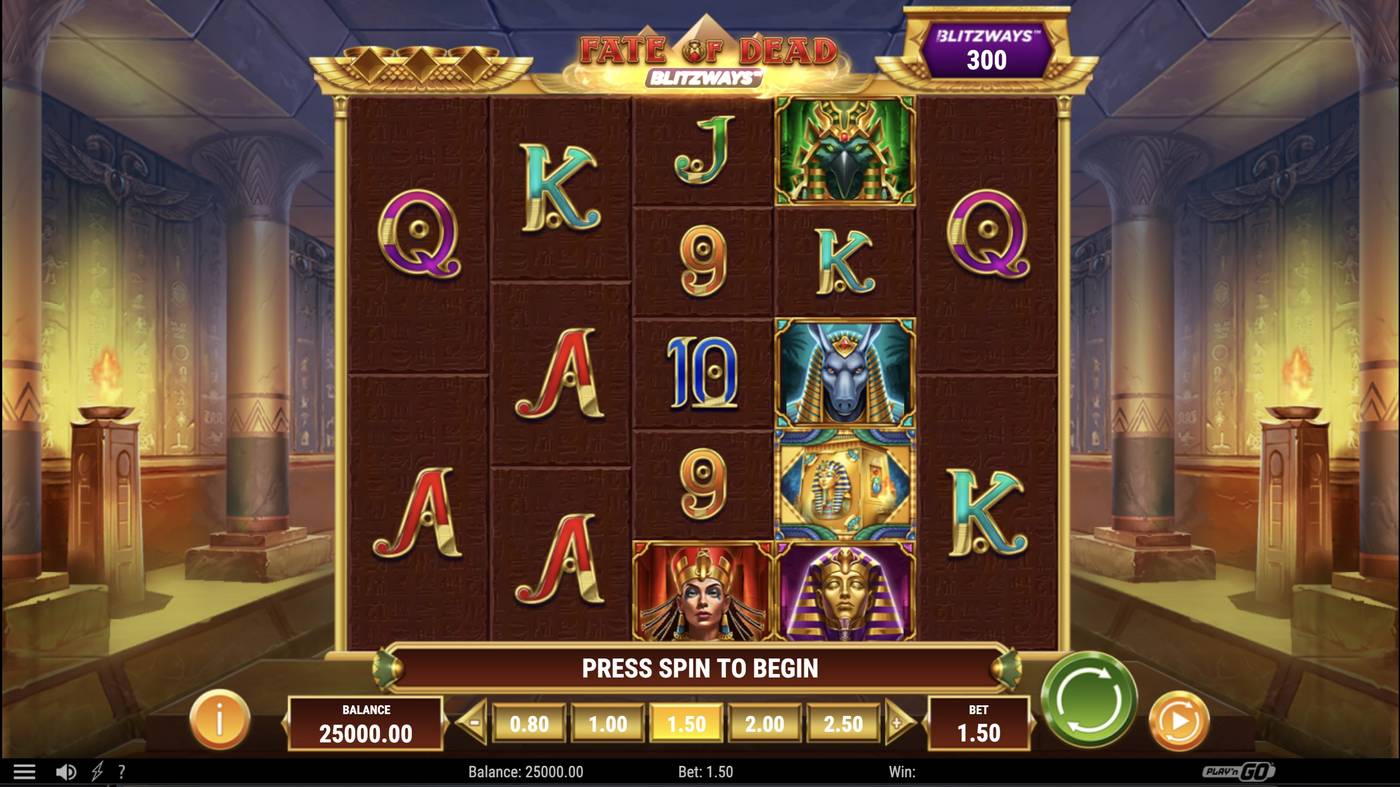The image size is (1400, 787).
Task: Toggle fast play lightning bolt
Action: (x=97, y=772)
